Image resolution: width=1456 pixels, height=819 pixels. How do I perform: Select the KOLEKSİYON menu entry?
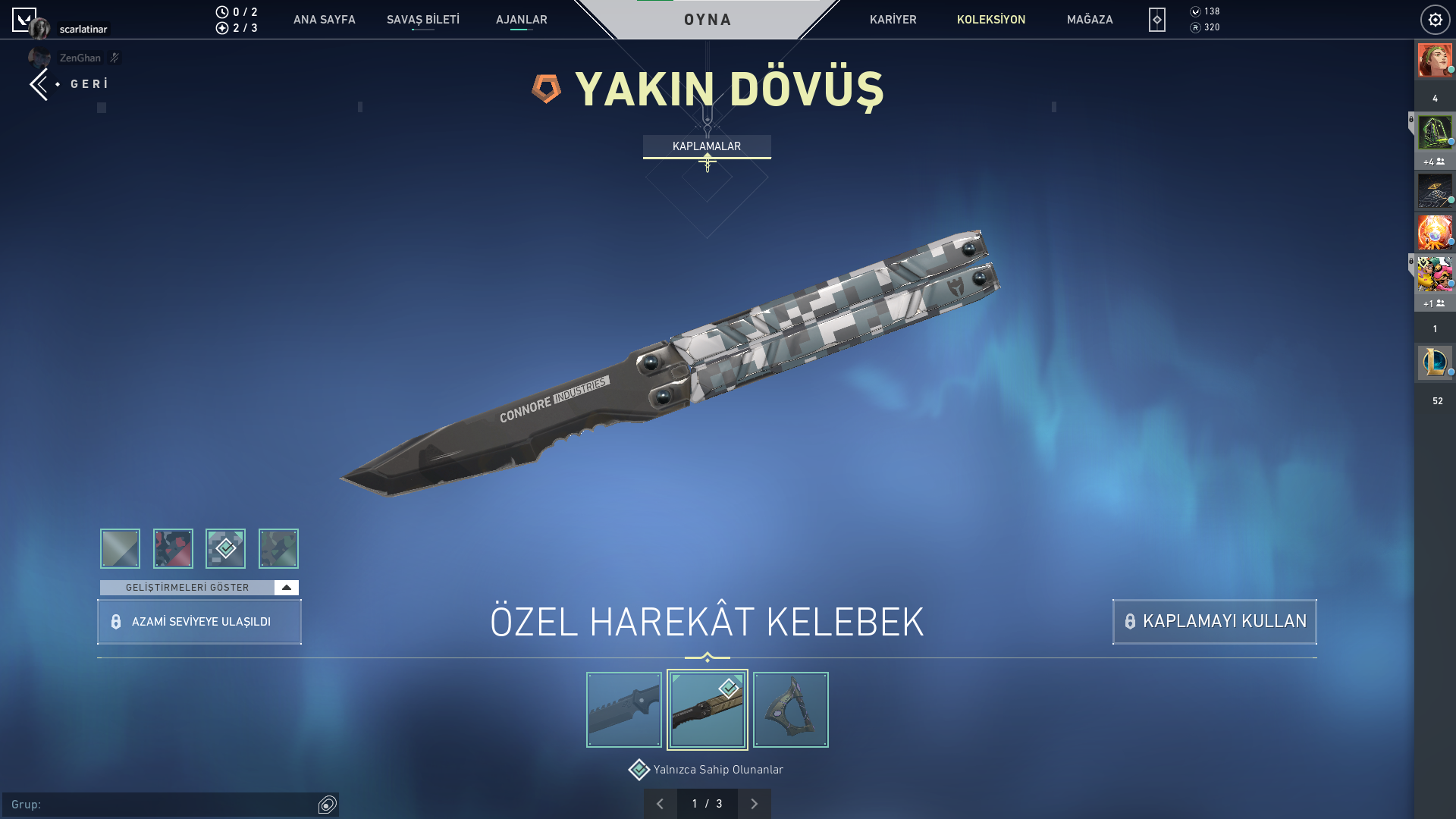point(990,20)
